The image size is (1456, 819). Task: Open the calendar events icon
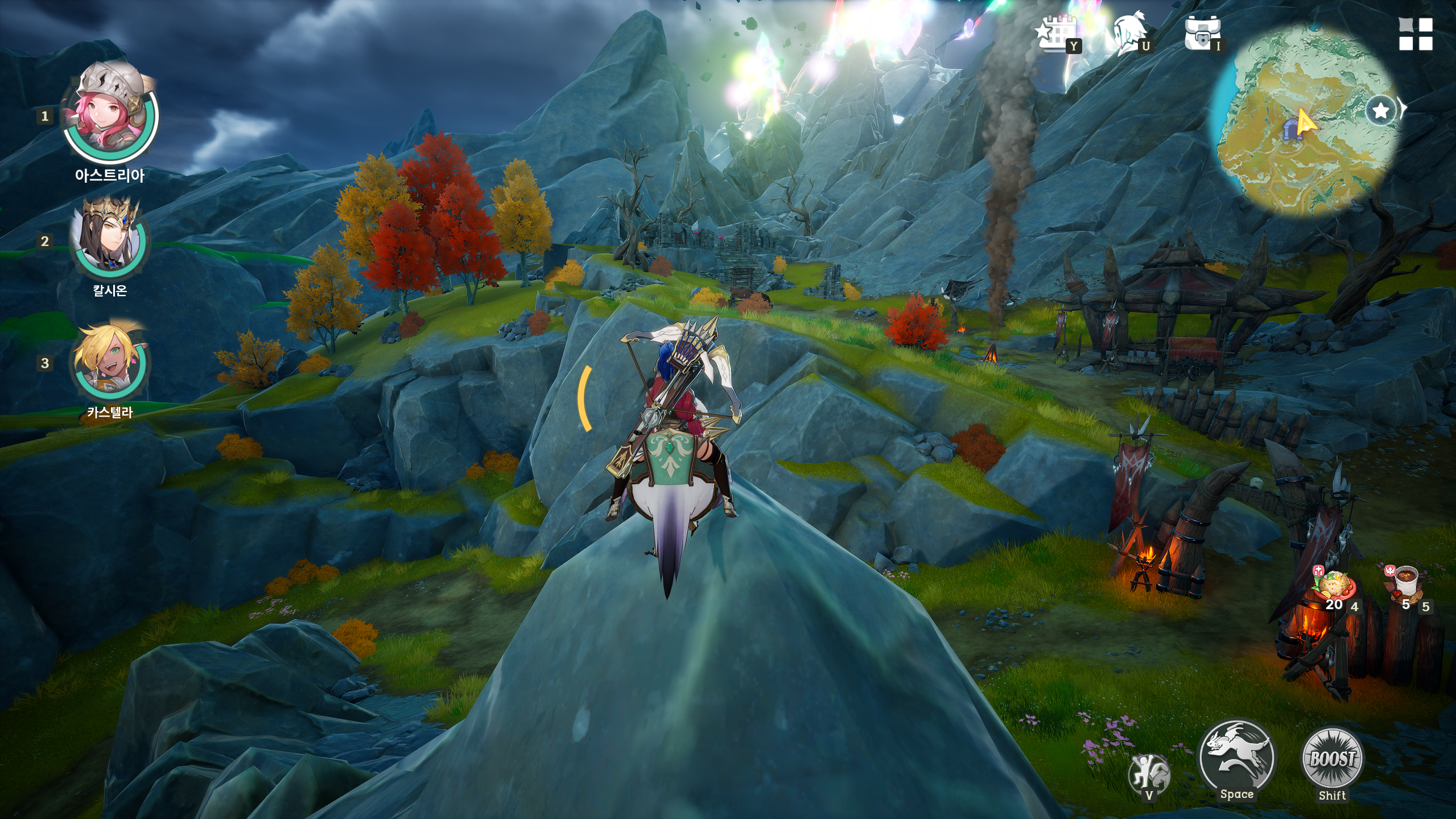tap(1056, 34)
